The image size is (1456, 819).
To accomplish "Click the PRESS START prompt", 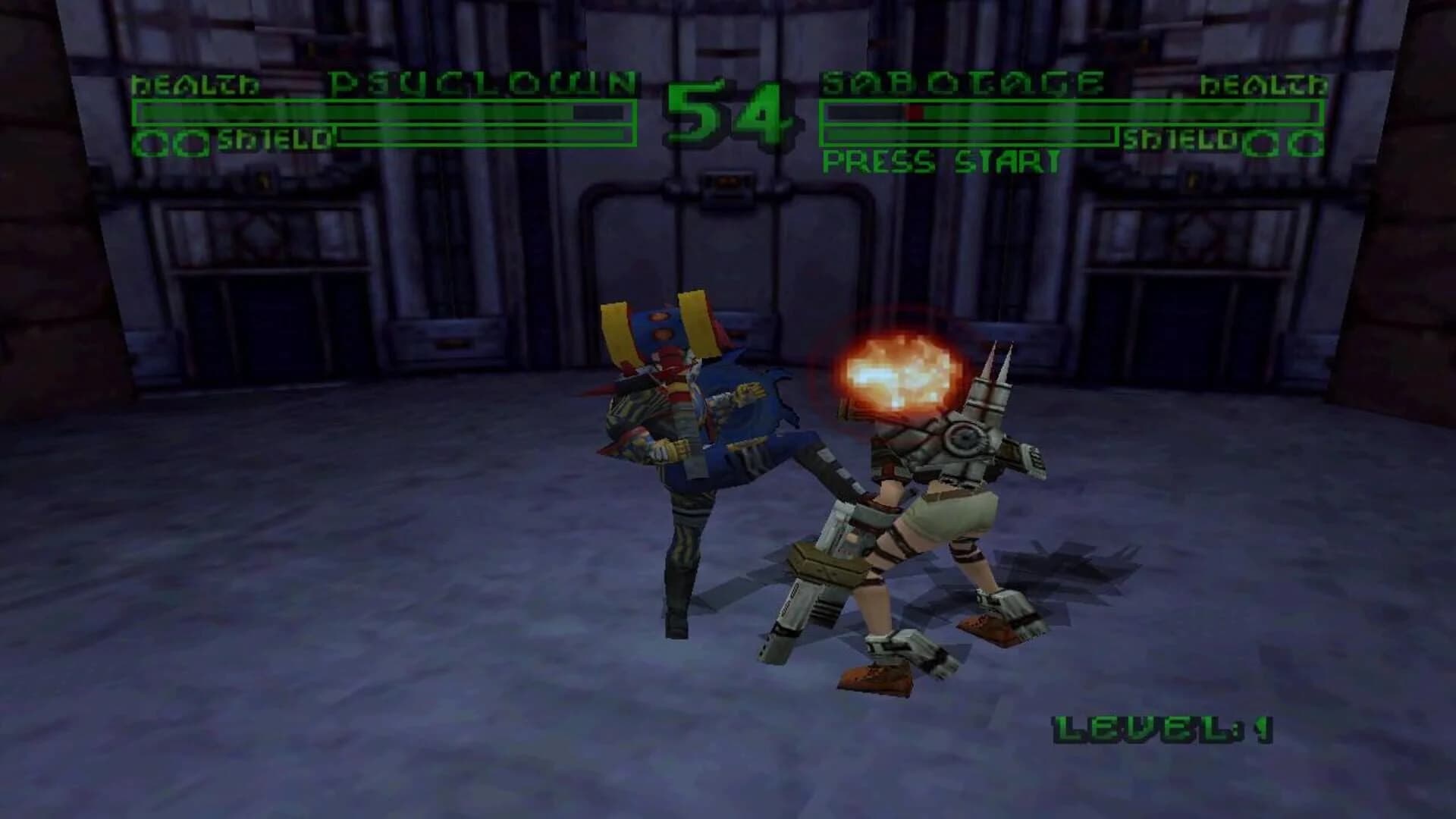I will pyautogui.click(x=940, y=161).
